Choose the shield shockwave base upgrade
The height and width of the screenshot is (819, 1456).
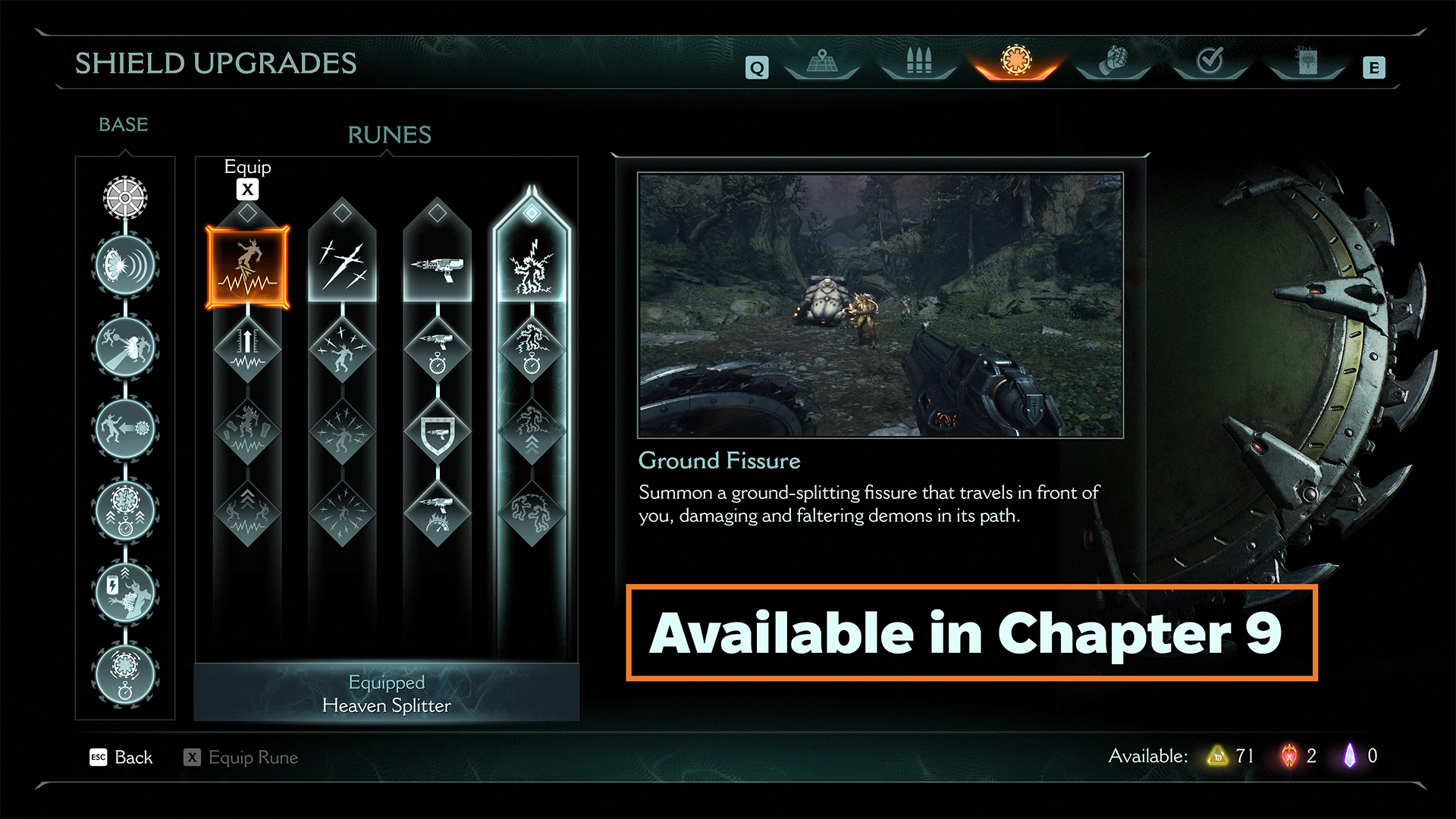[125, 265]
